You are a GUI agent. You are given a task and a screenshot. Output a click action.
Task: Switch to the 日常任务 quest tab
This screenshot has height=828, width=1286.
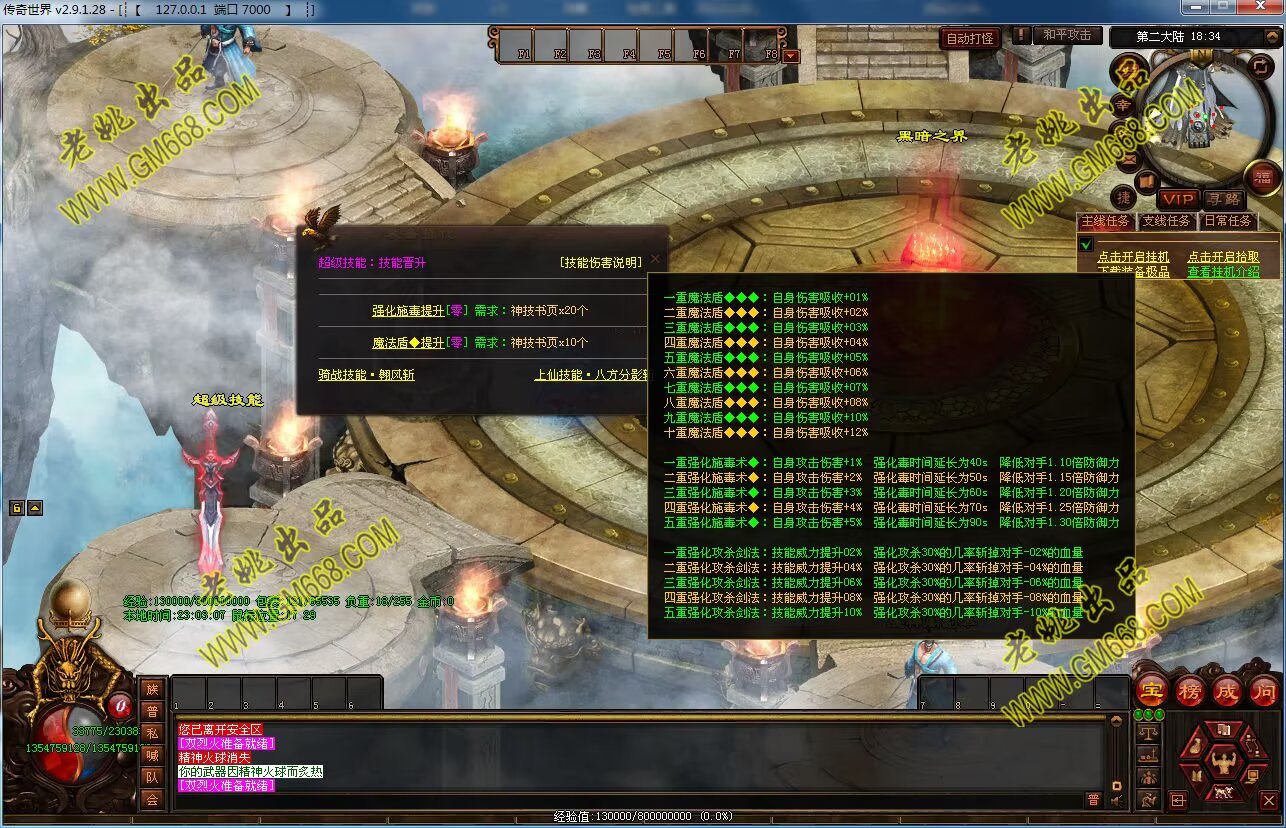pos(1227,221)
